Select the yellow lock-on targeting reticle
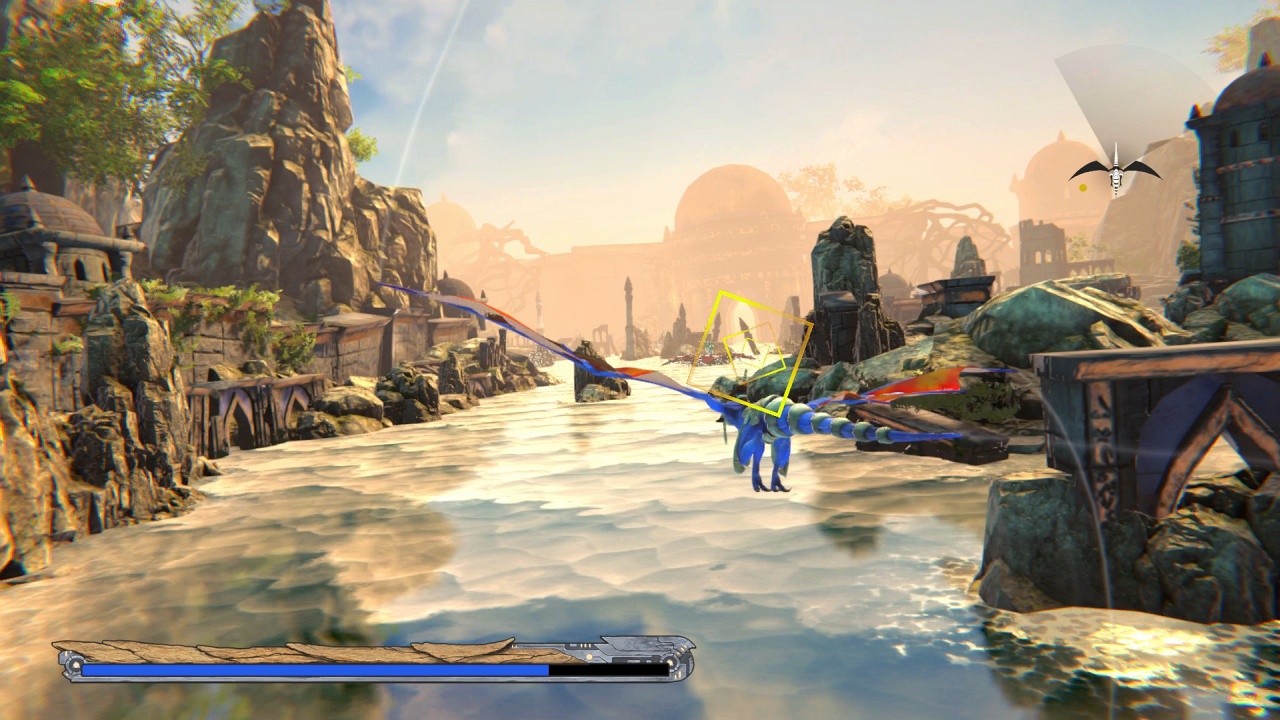1280x720 pixels. tap(757, 353)
